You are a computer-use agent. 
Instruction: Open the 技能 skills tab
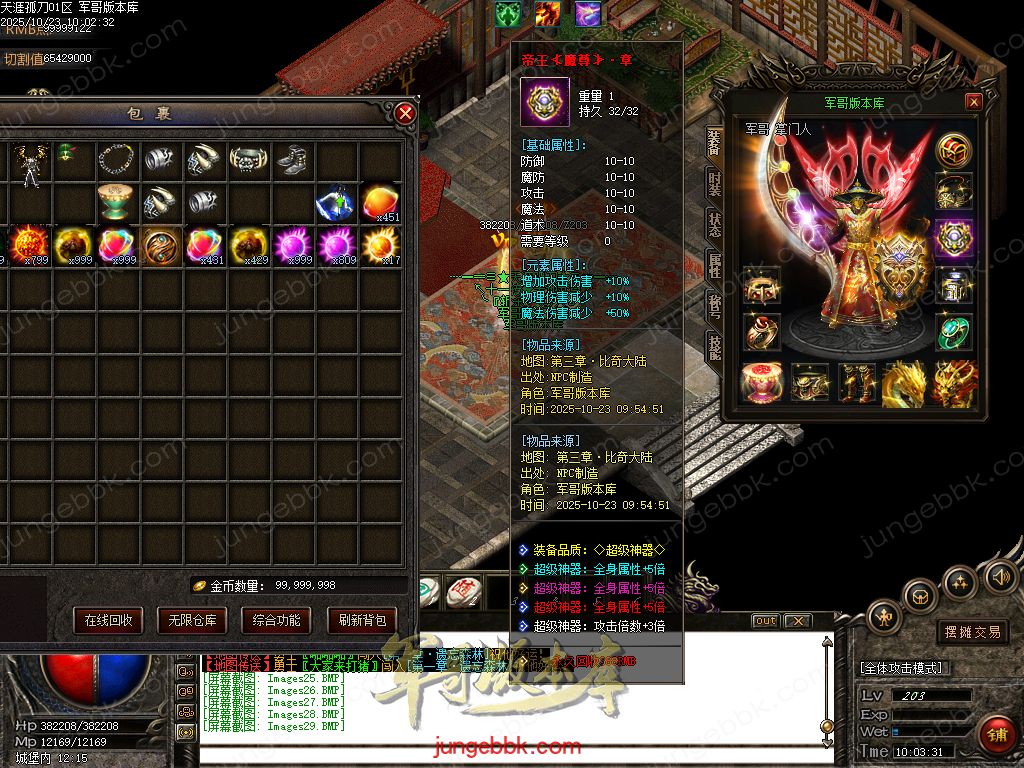714,347
